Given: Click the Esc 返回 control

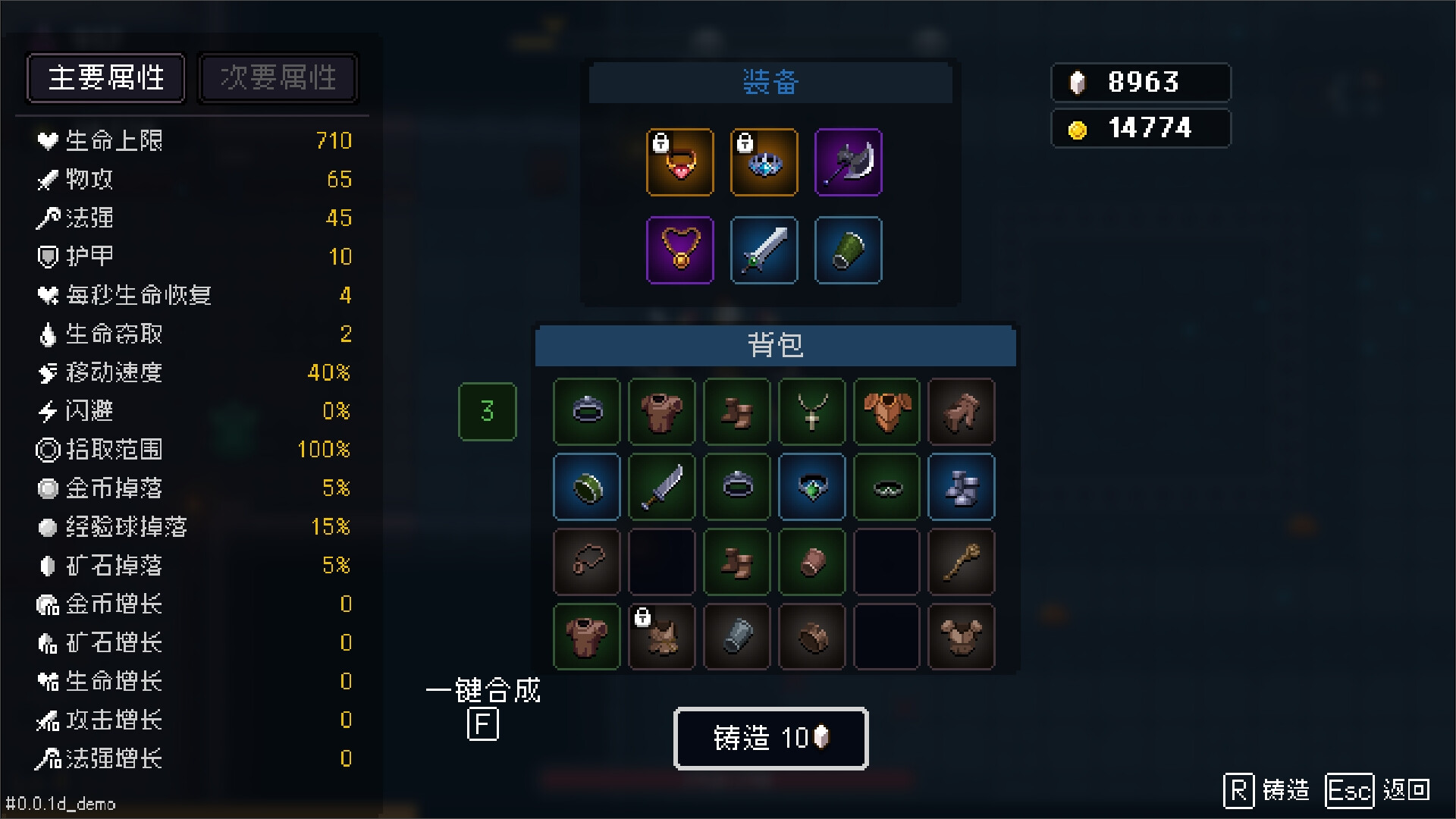Looking at the screenshot, I should click(1379, 791).
